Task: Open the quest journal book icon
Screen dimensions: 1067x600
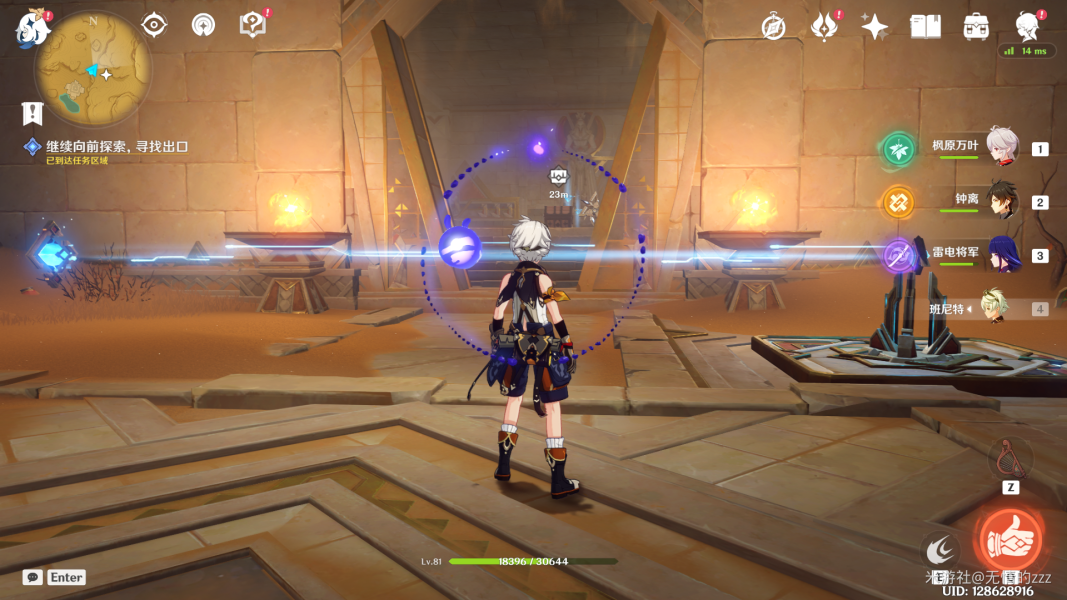Action: click(x=33, y=113)
